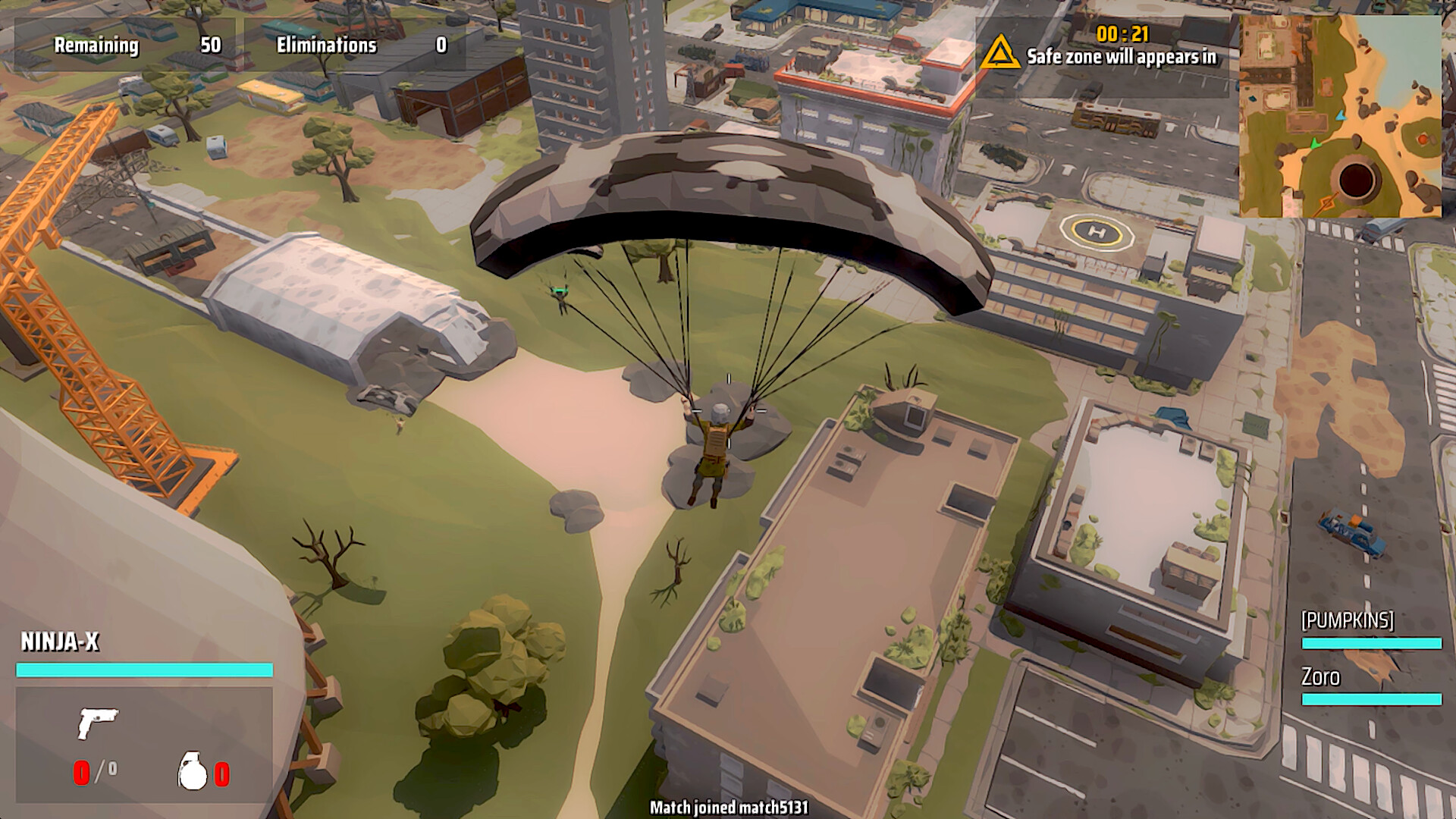1456x819 pixels.
Task: Click the safe zone warning triangle
Action: [999, 53]
